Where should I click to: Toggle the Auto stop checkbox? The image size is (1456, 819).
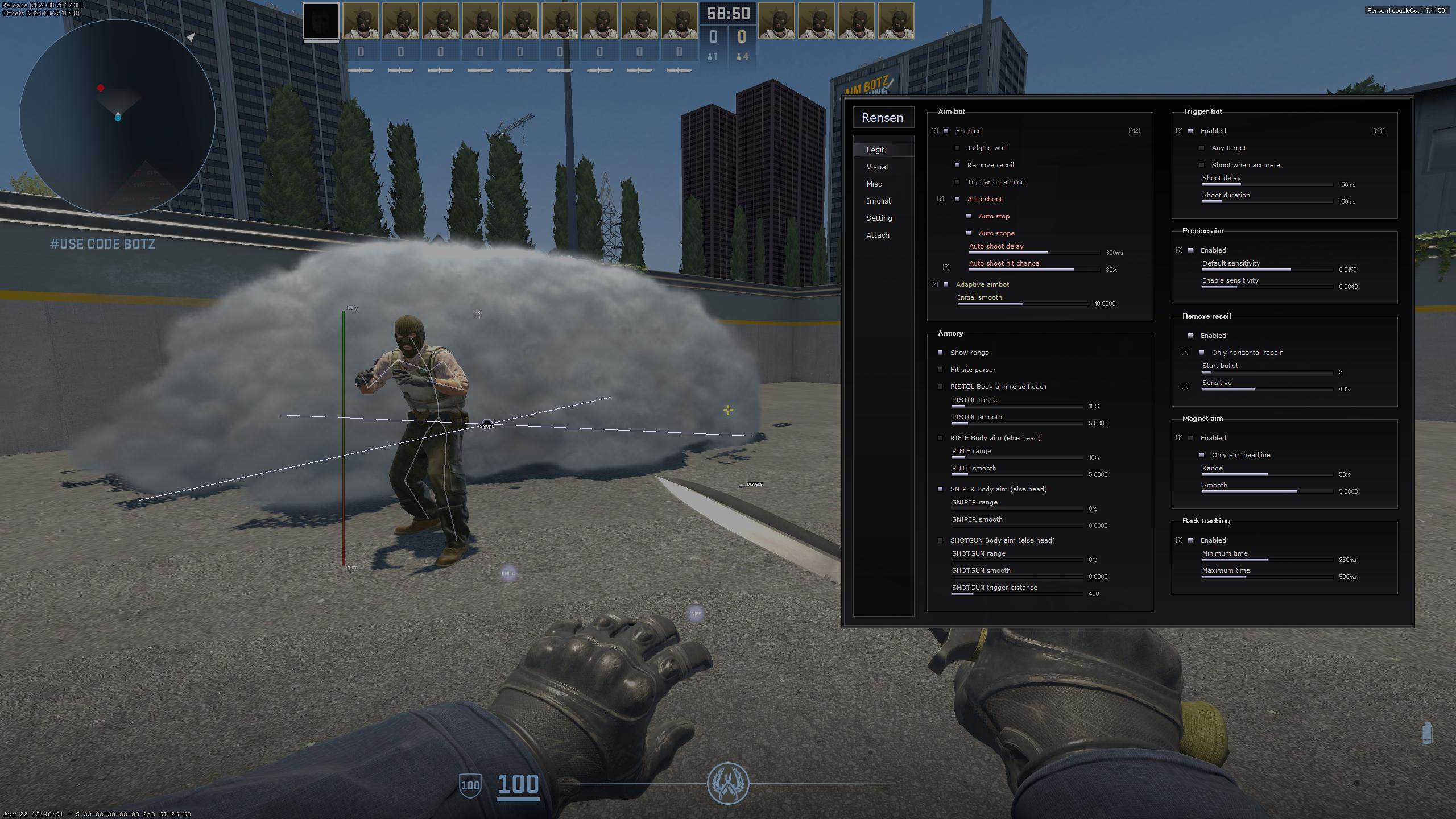tap(969, 216)
